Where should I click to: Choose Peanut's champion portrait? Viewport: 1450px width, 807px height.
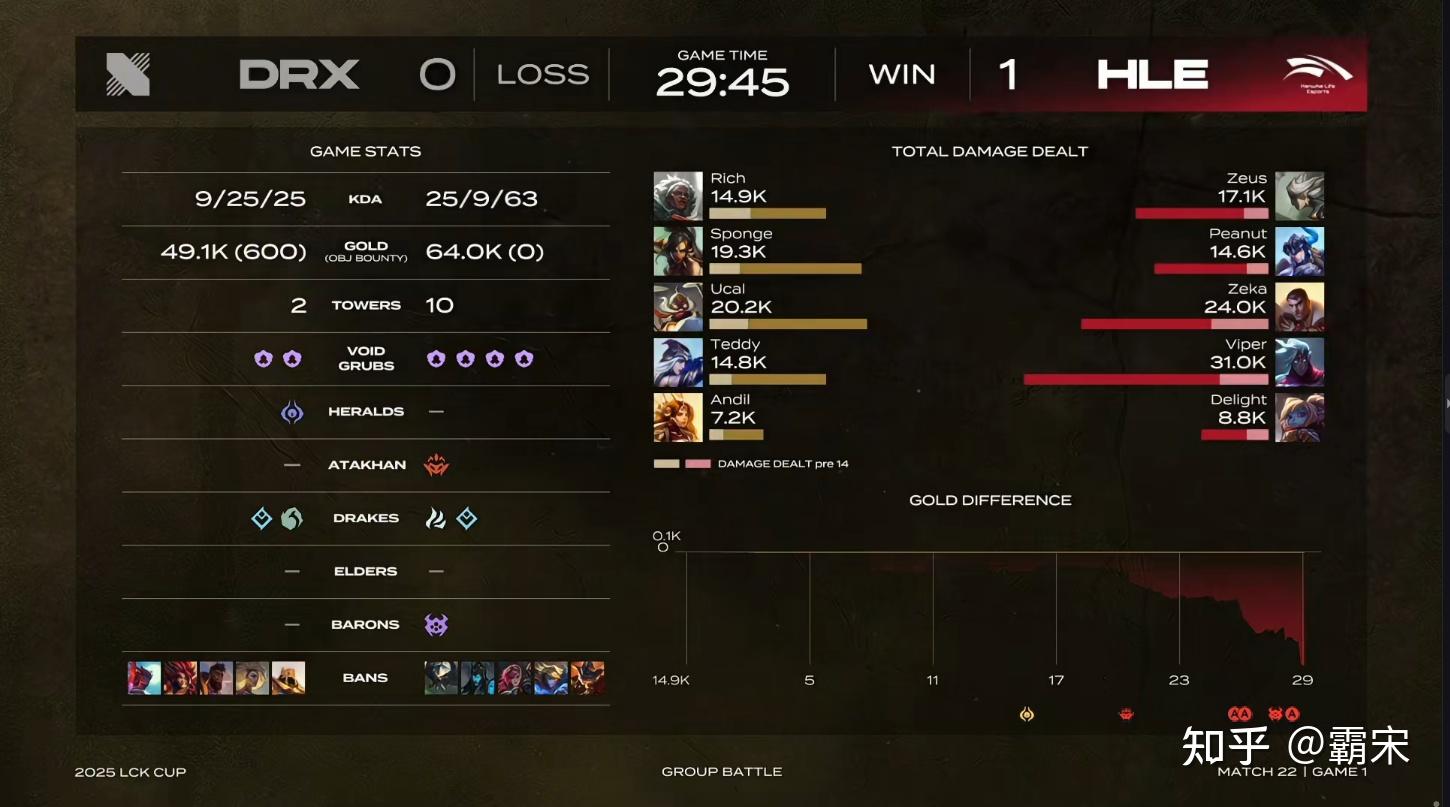click(1300, 251)
